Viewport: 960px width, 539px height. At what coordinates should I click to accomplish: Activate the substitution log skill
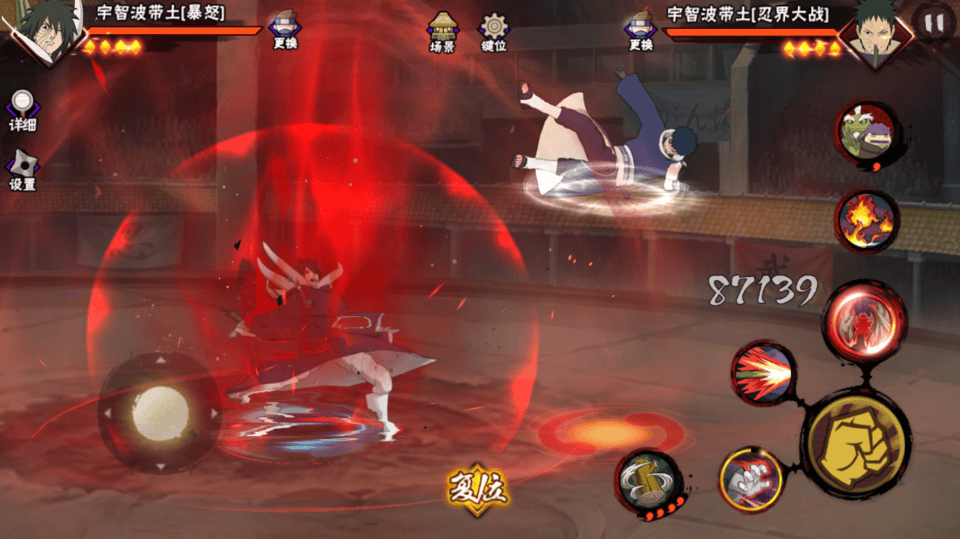pyautogui.click(x=648, y=482)
